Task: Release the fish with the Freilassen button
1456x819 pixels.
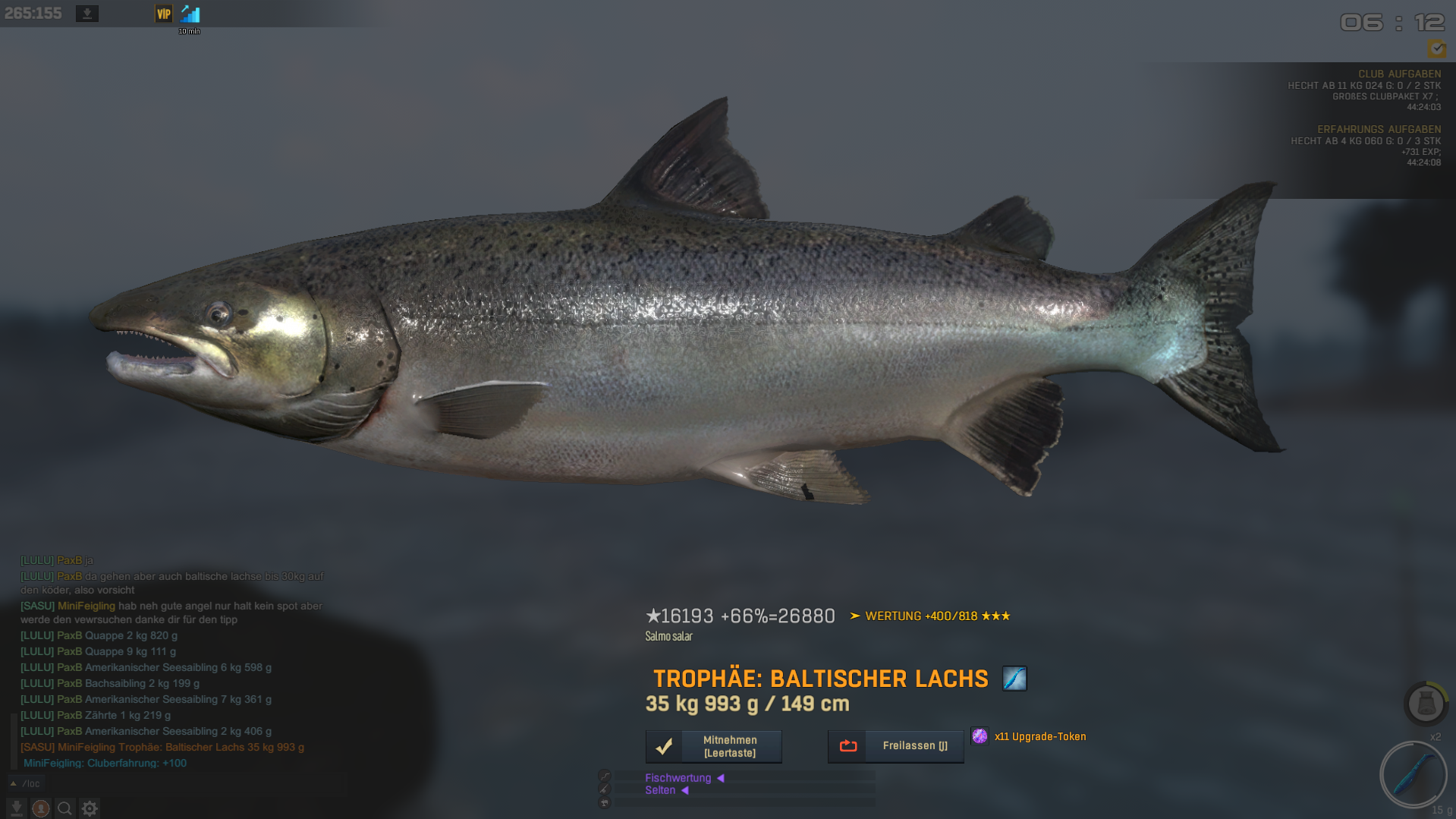Action: point(895,746)
